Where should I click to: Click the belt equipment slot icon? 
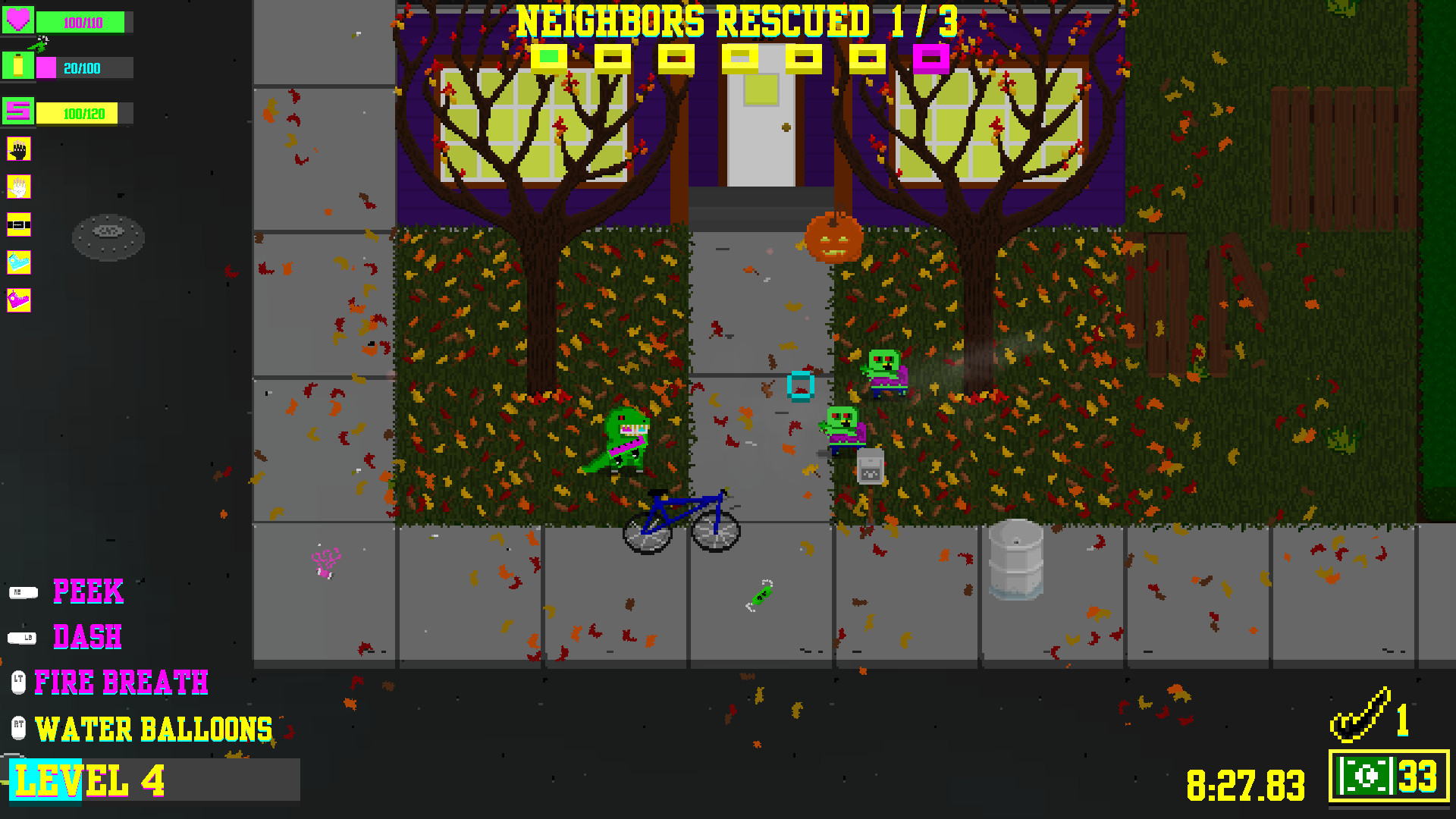[x=18, y=224]
